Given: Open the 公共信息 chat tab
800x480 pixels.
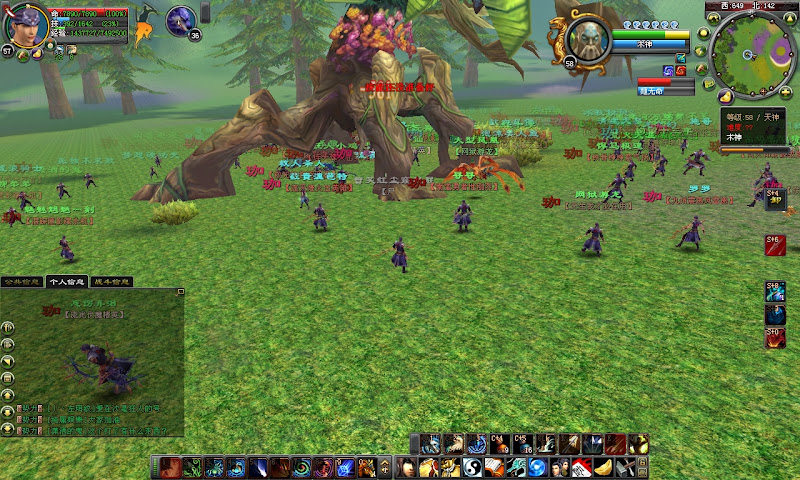Looking at the screenshot, I should [x=22, y=282].
